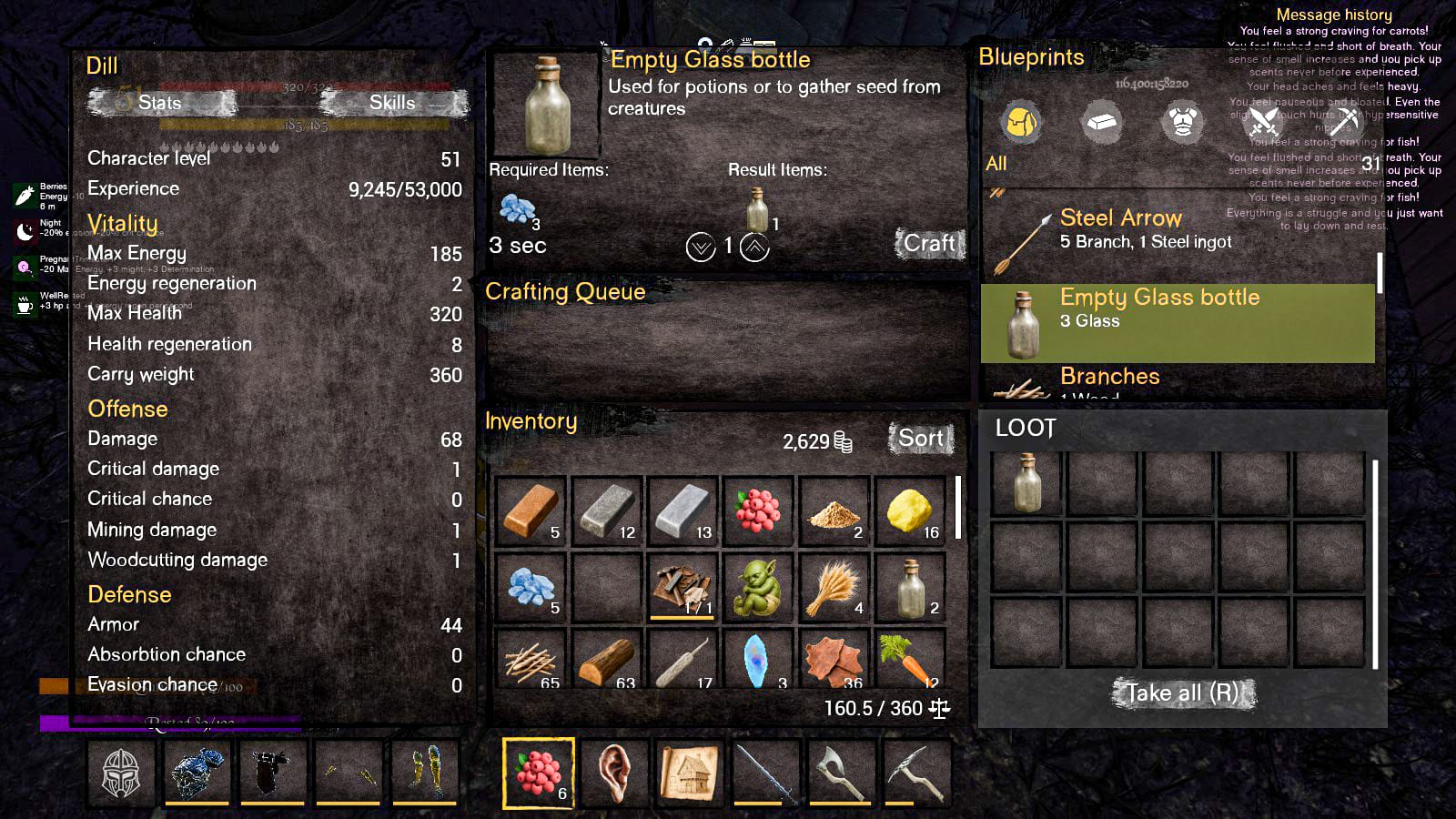
Task: Choose the berries hotbar slot
Action: (x=538, y=773)
